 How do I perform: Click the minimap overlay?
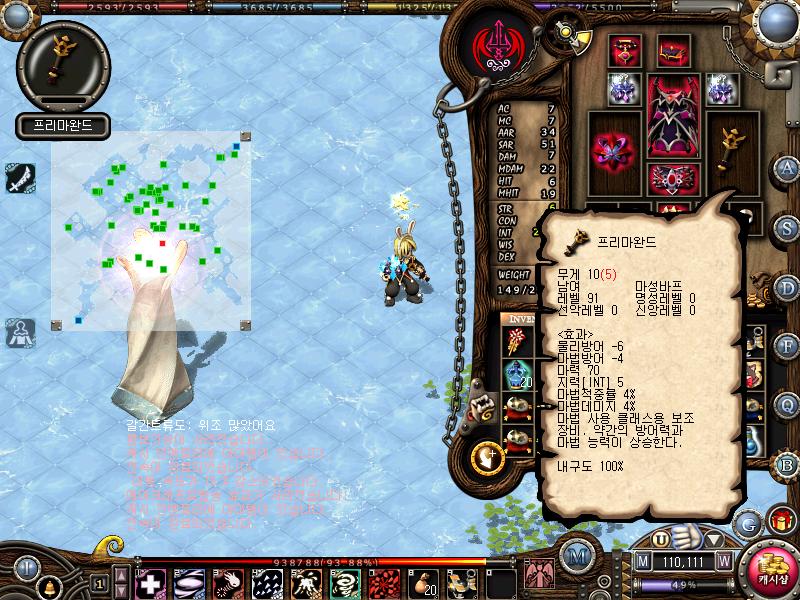[x=150, y=230]
